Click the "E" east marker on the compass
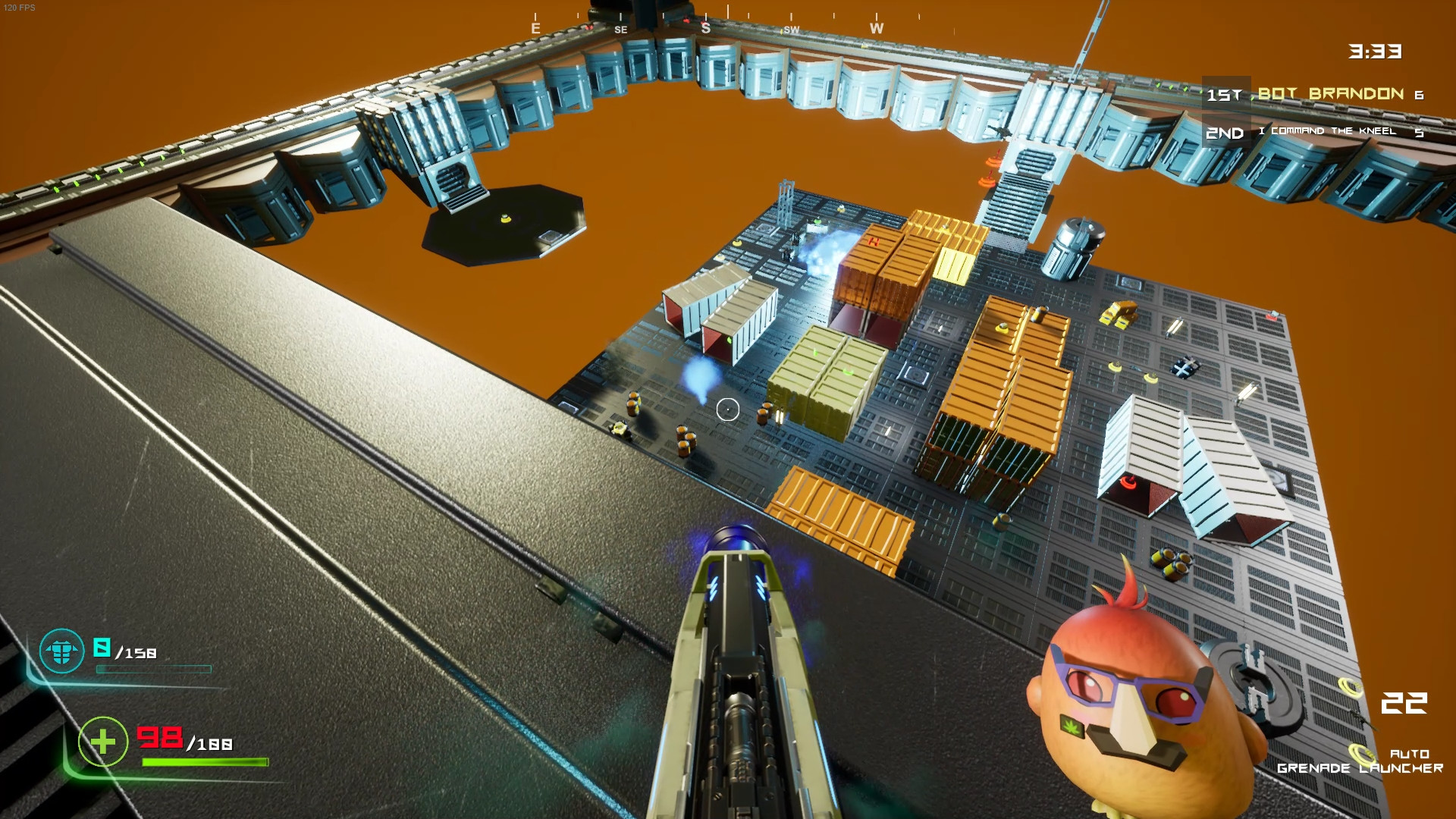This screenshot has height=819, width=1456. click(x=535, y=27)
